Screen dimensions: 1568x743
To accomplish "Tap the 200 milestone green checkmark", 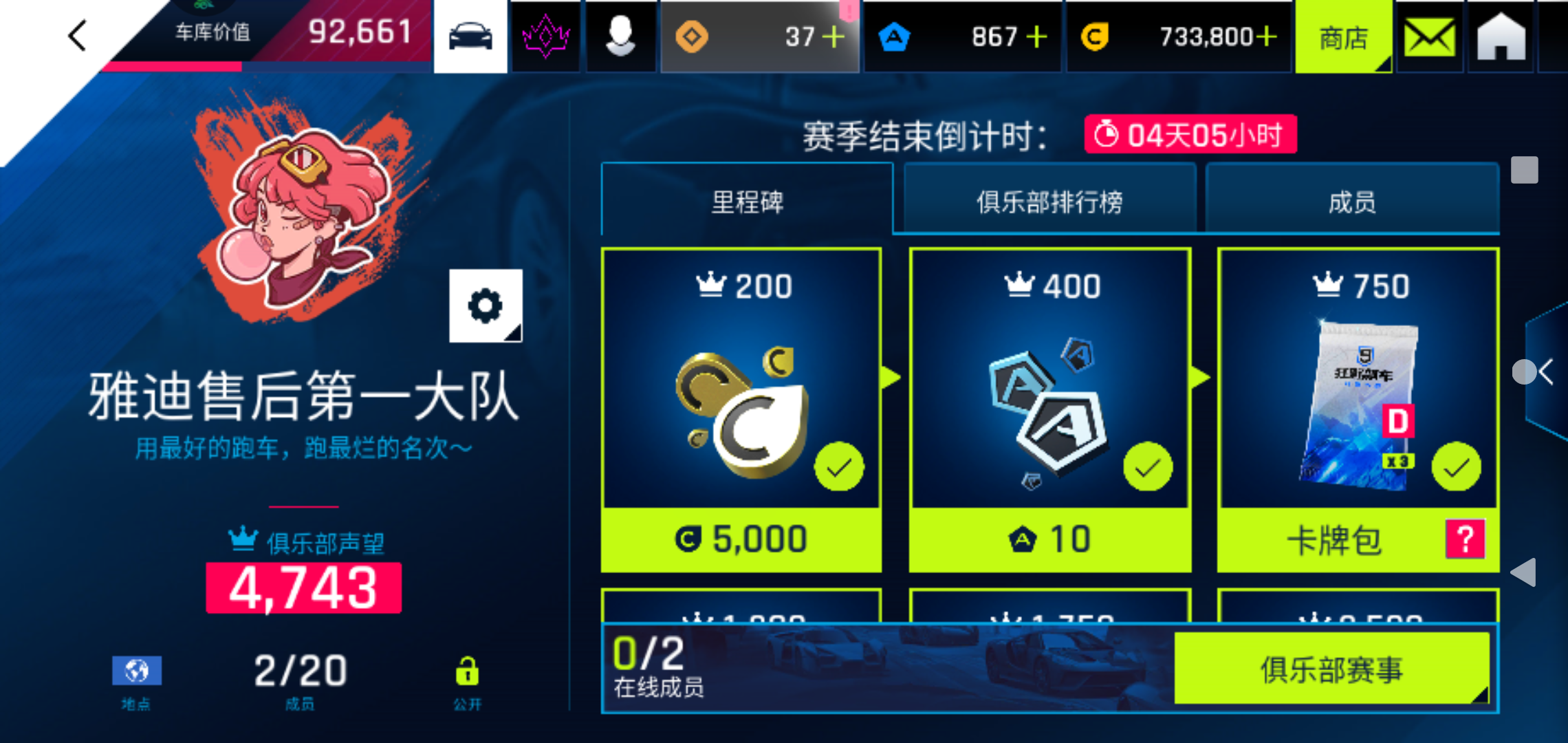I will tap(838, 465).
